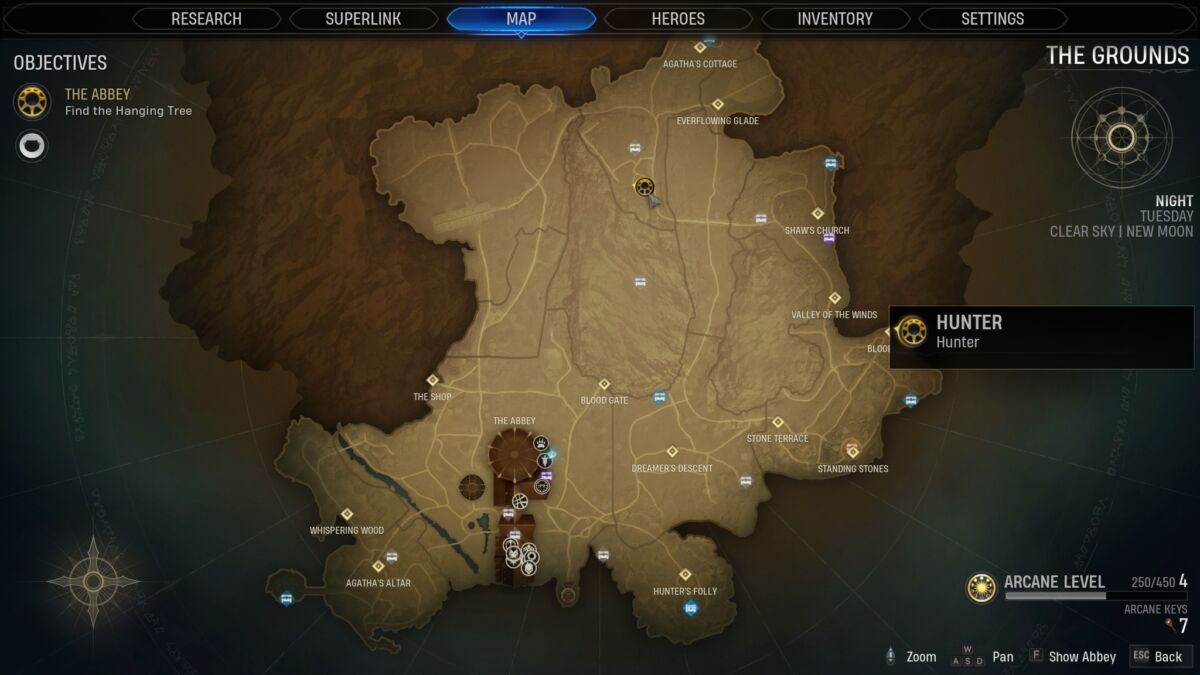Click the Agatha's Cottage map marker
The image size is (1200, 675).
700,47
